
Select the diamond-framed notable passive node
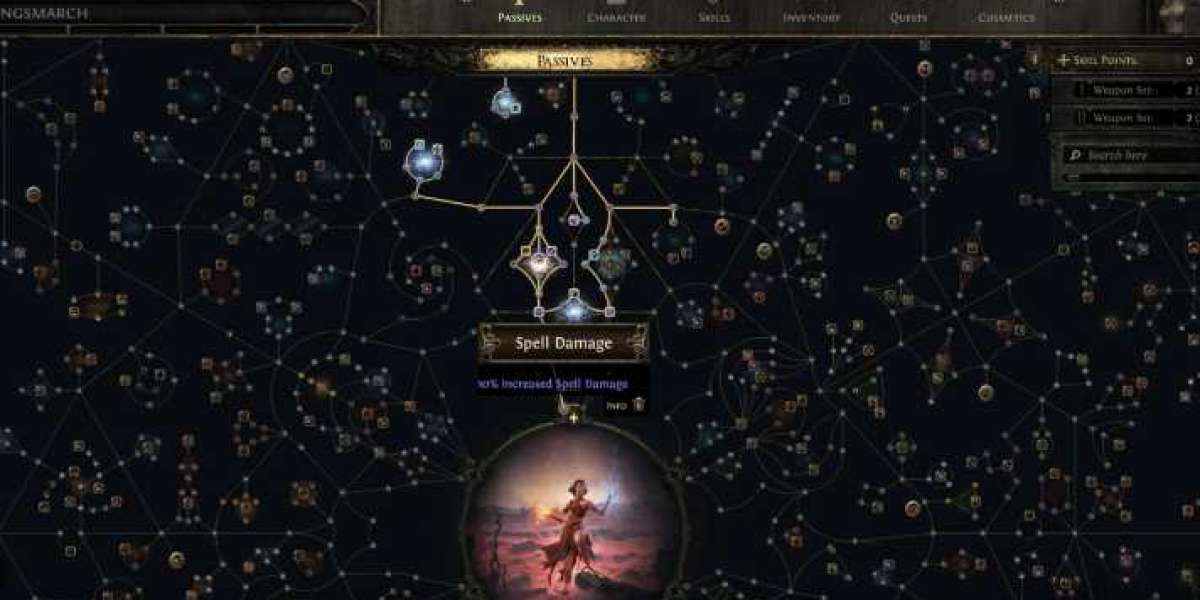tap(539, 264)
